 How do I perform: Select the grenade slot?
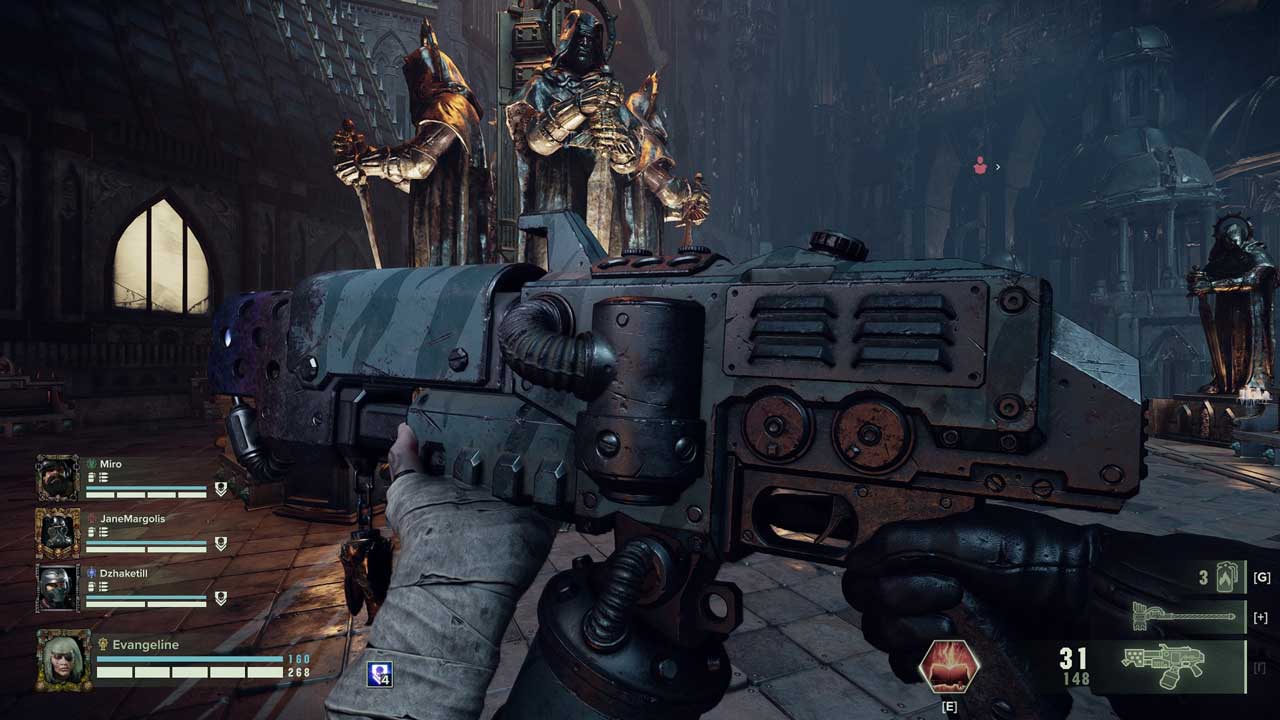1226,577
